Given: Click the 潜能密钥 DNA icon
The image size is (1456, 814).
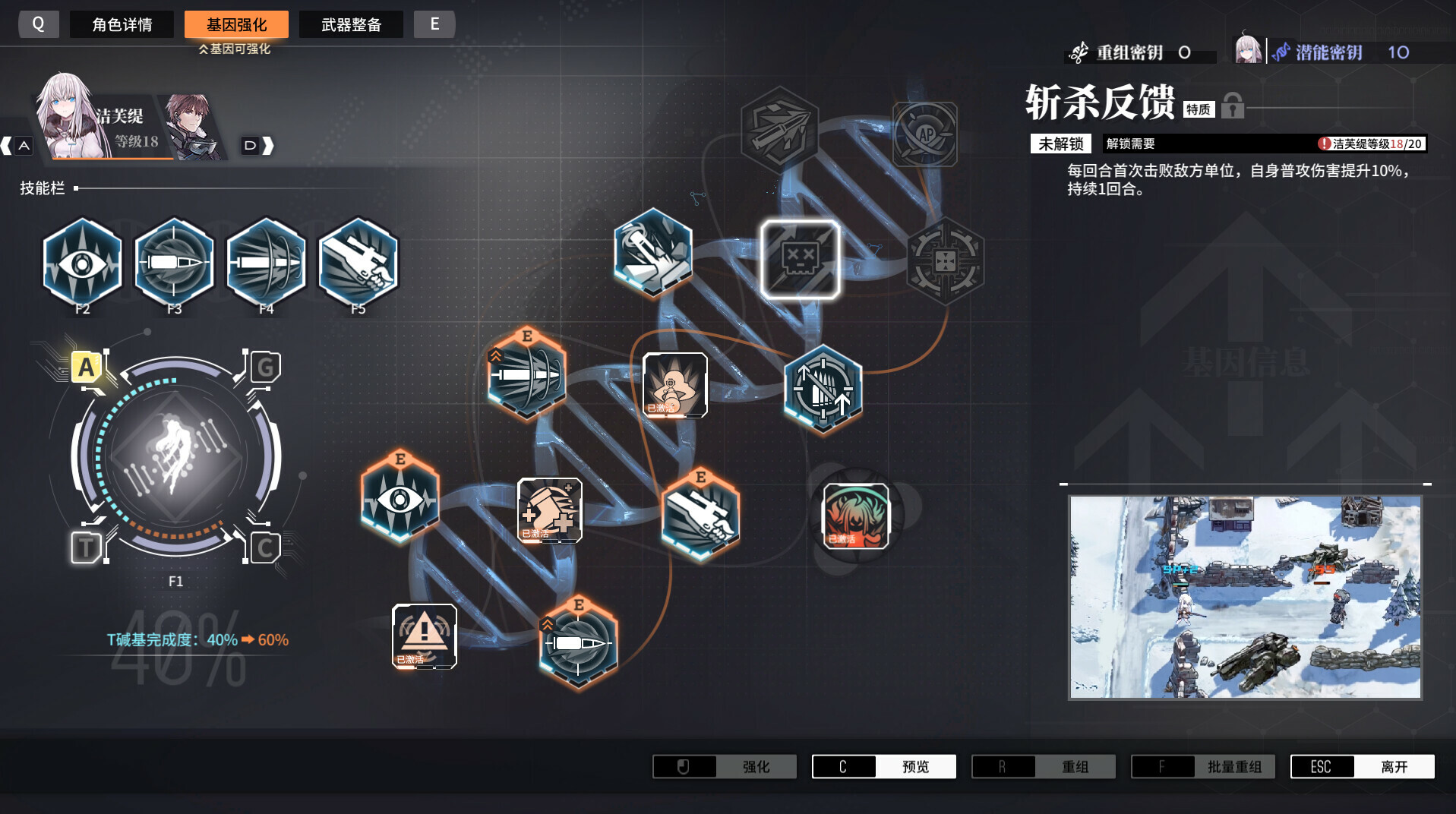Looking at the screenshot, I should coord(1281,52).
